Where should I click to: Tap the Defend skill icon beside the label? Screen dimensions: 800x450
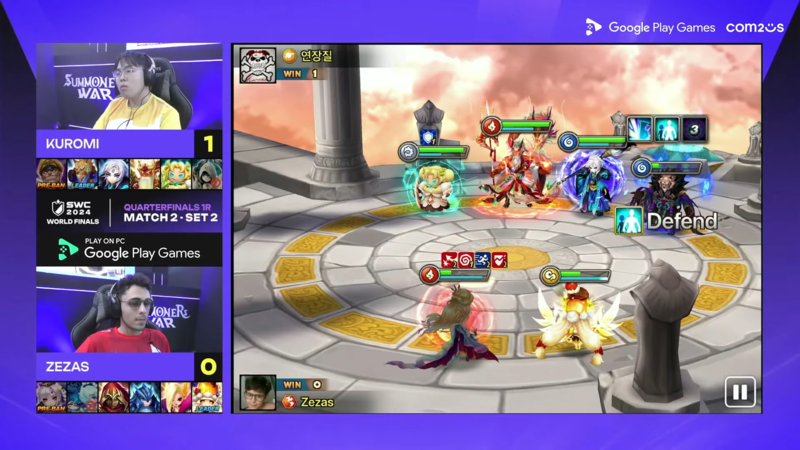pyautogui.click(x=627, y=221)
